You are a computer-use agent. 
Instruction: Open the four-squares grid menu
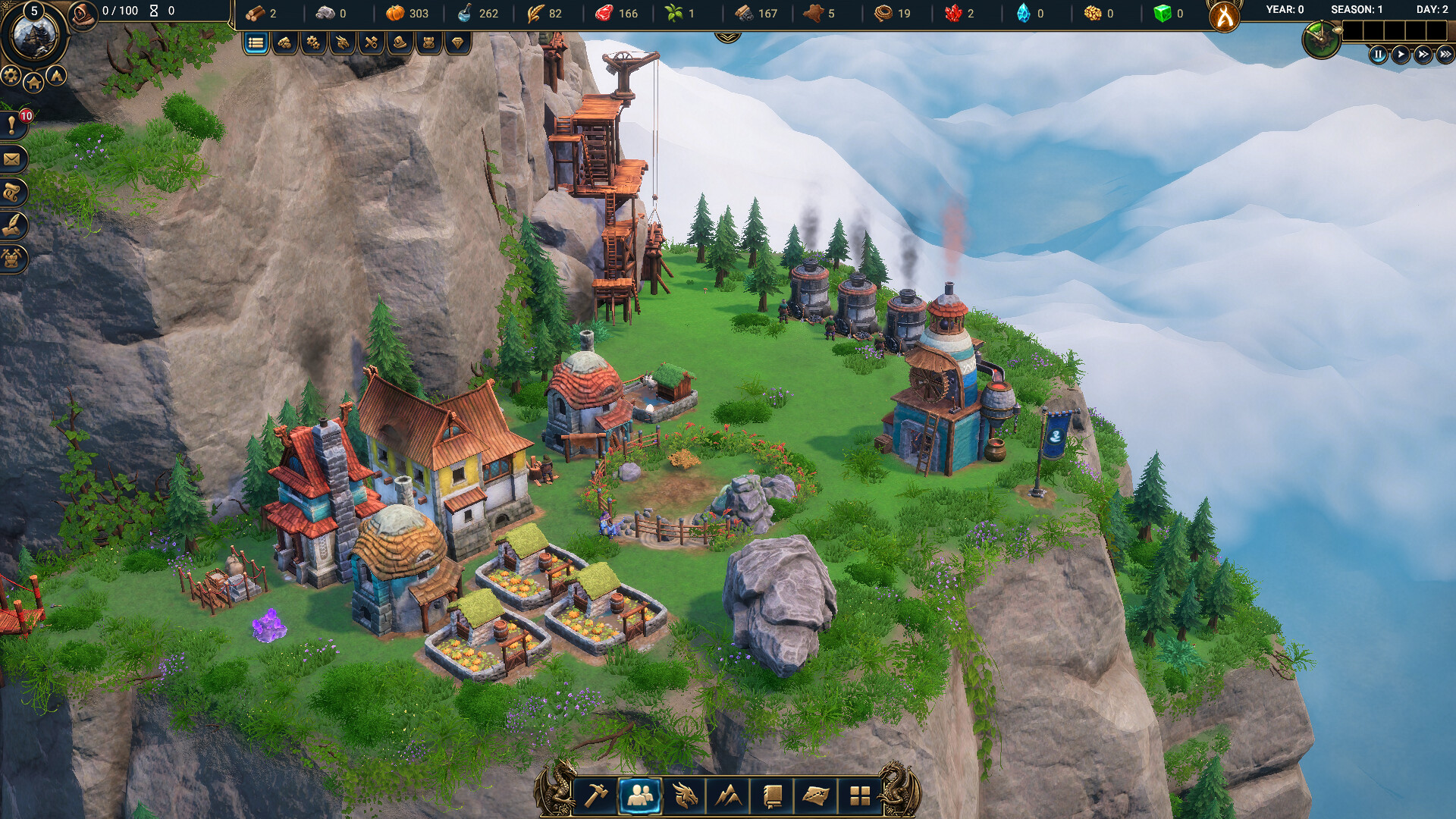coord(860,795)
